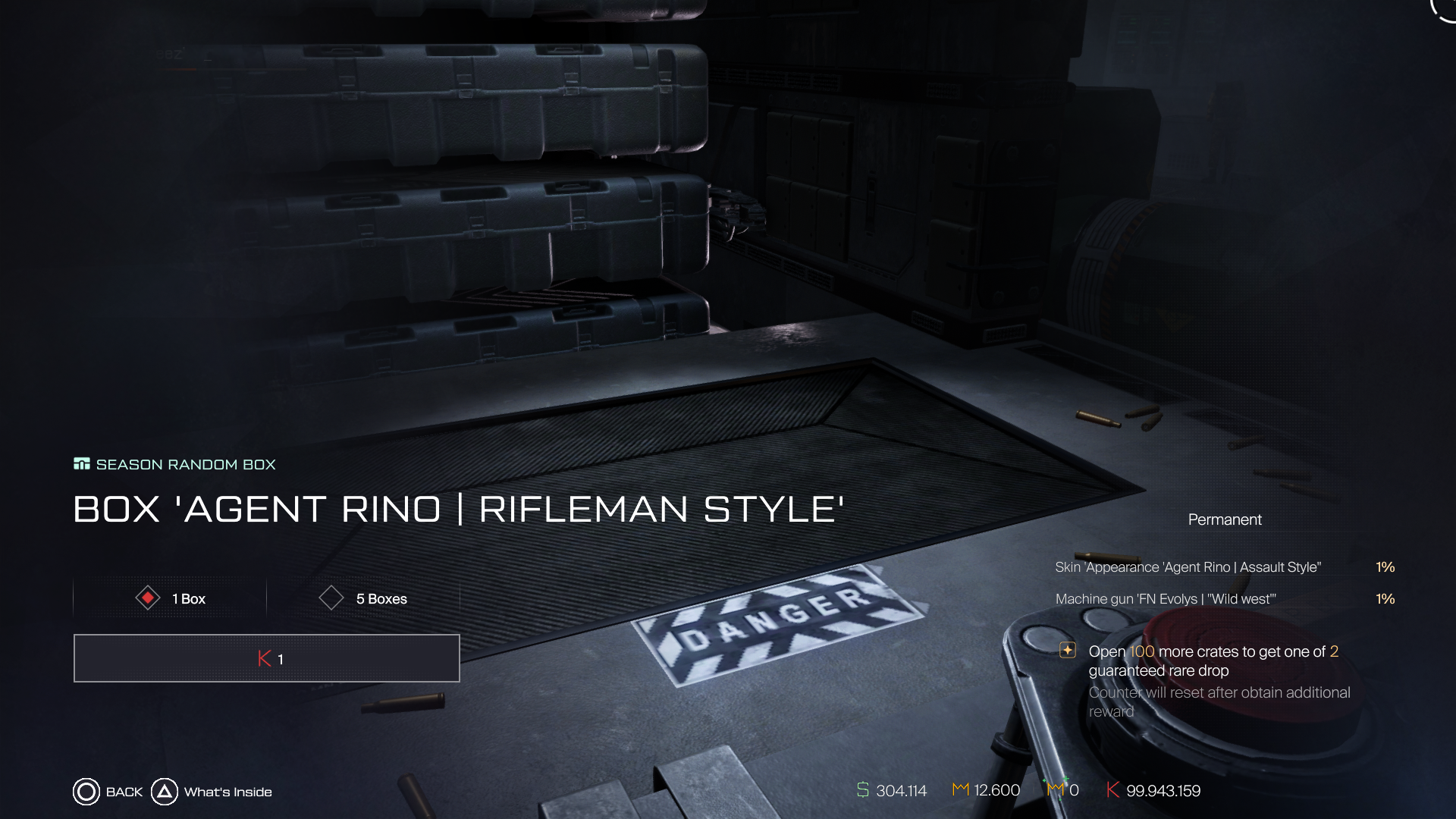
Task: Open the What's Inside contents list
Action: pyautogui.click(x=212, y=792)
